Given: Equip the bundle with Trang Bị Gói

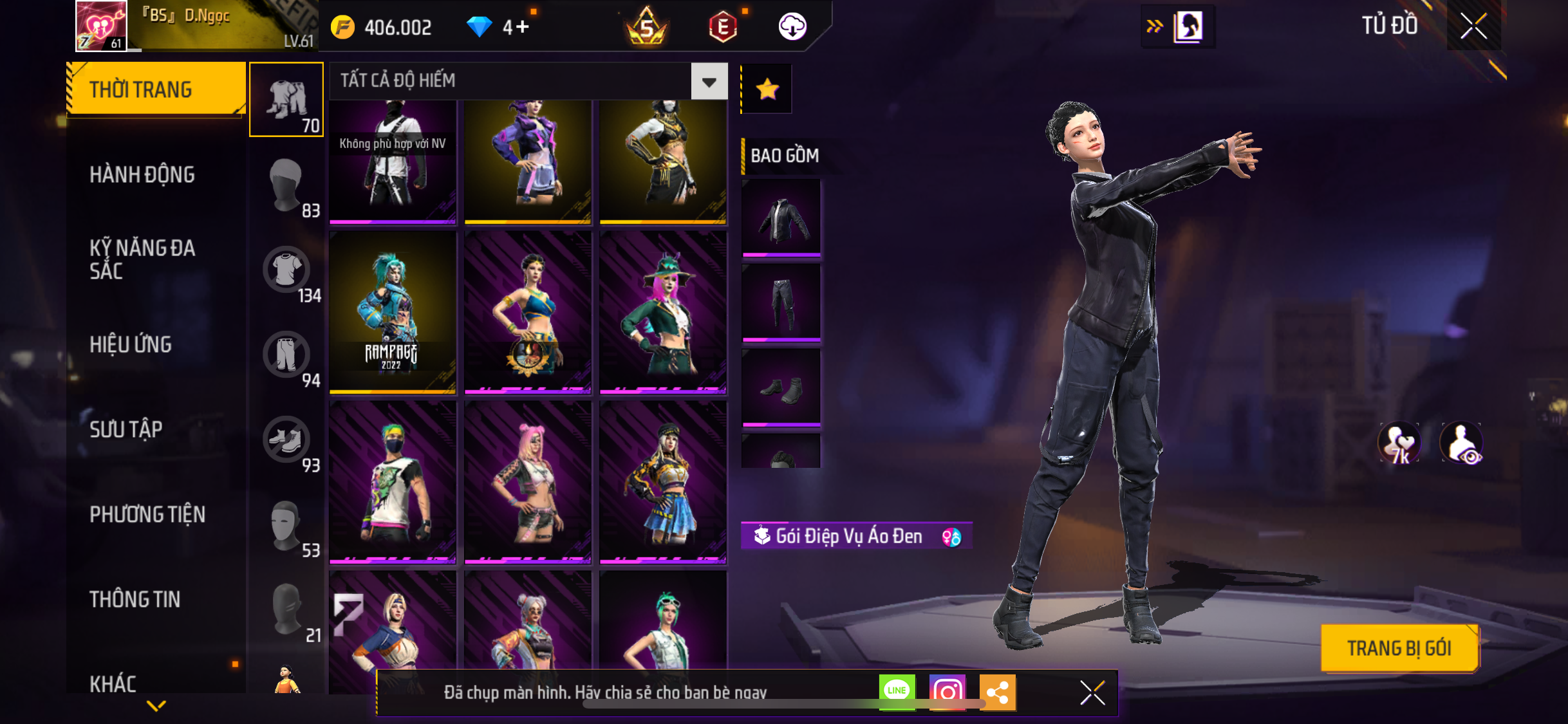Looking at the screenshot, I should [x=1399, y=648].
